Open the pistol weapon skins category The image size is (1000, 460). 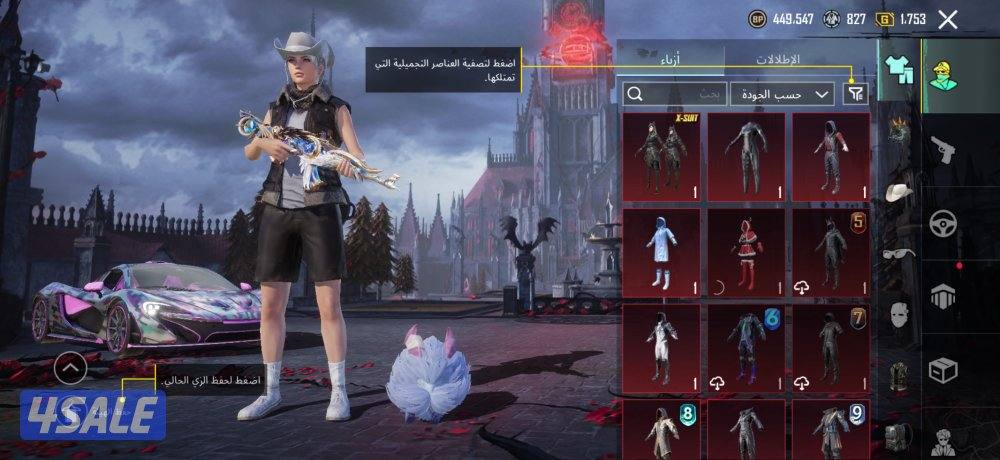click(x=943, y=148)
